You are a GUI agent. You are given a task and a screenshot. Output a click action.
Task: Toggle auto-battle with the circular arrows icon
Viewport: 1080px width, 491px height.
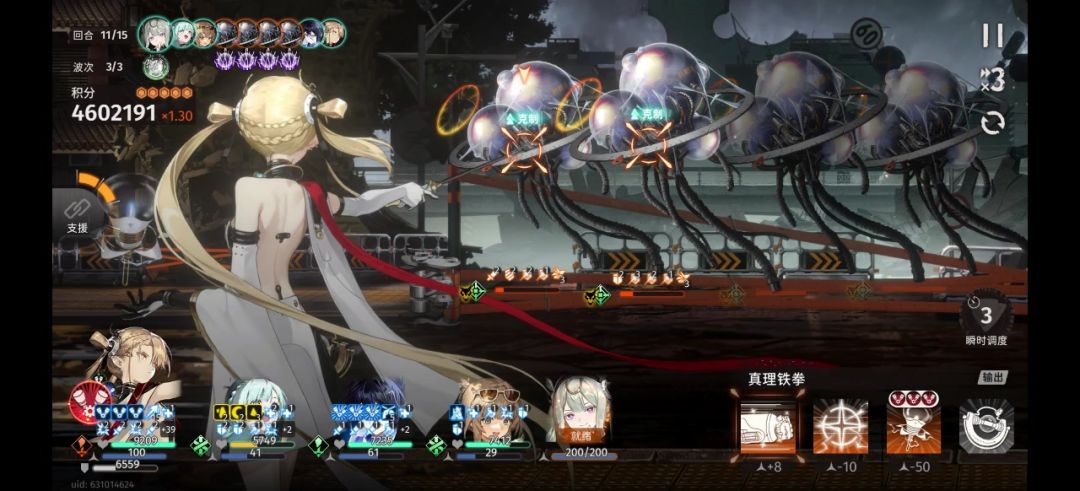pyautogui.click(x=993, y=123)
